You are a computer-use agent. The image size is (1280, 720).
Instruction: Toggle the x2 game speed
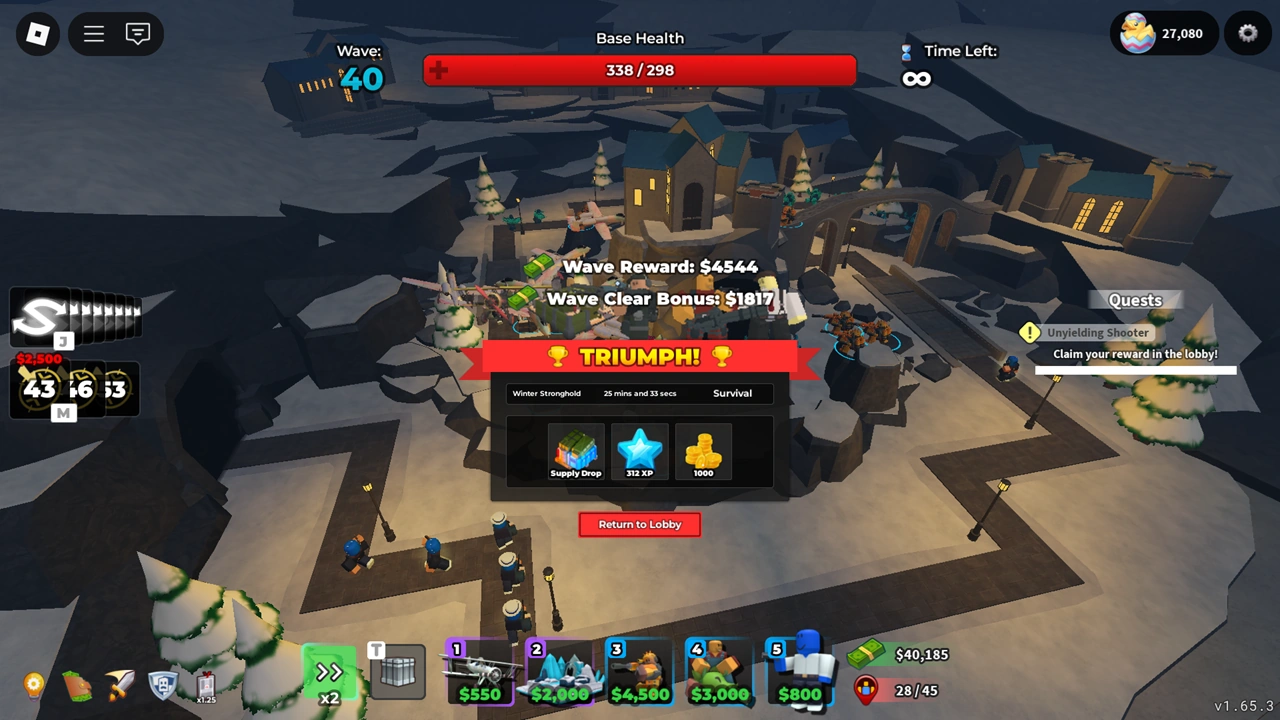click(x=329, y=672)
